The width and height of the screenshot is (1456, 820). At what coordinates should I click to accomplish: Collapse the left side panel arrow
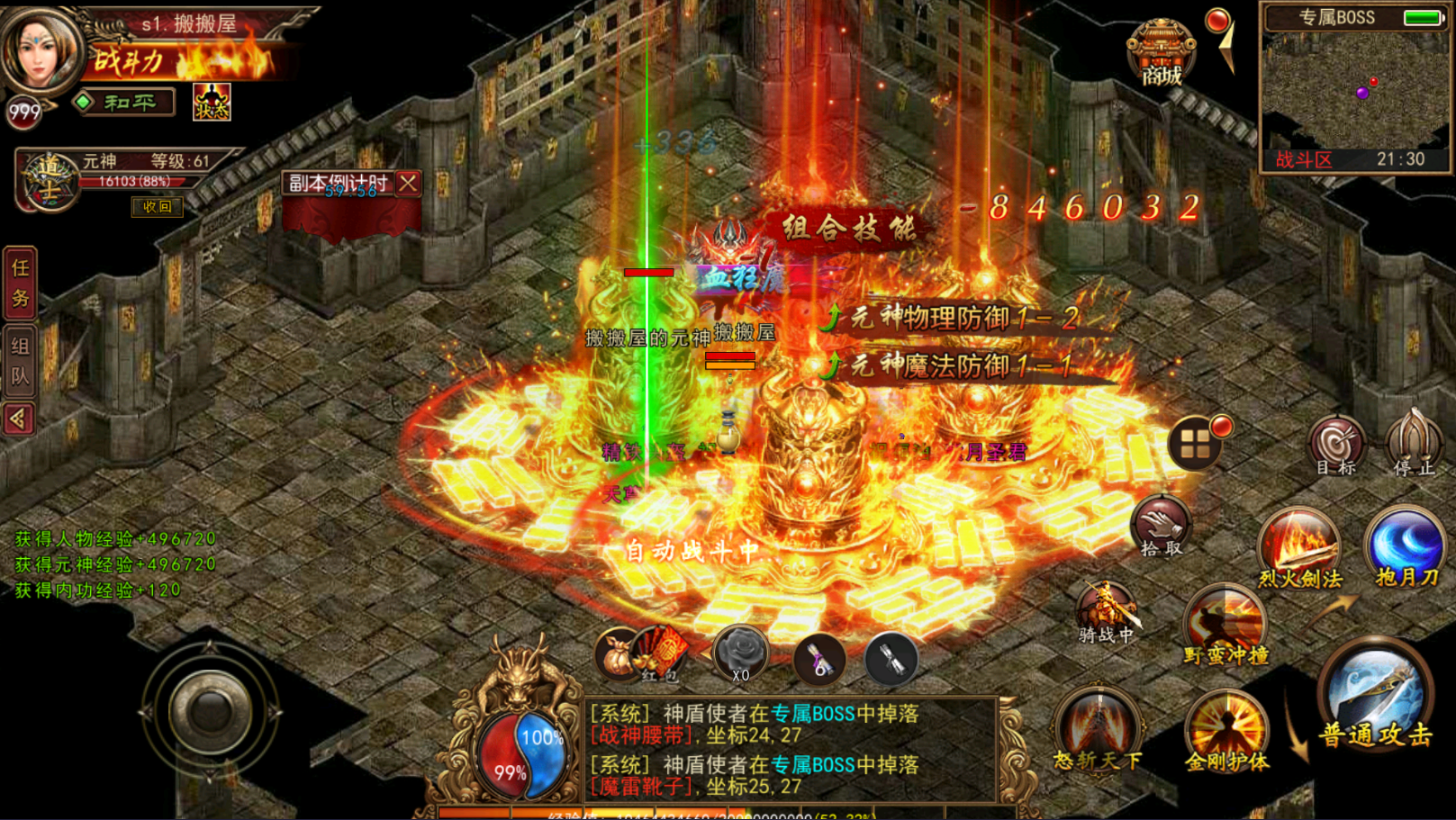coord(19,419)
